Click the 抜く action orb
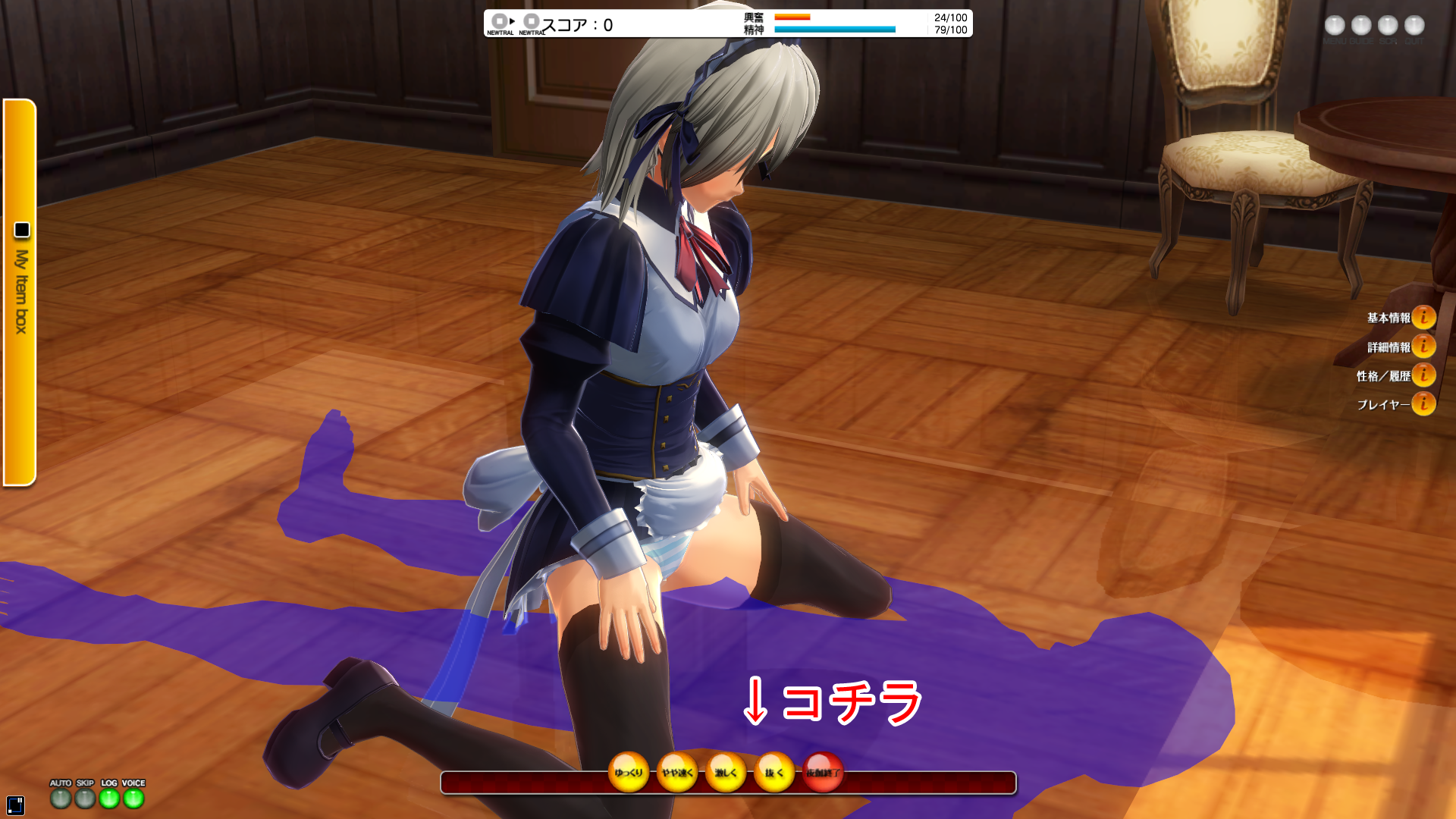This screenshot has width=1456, height=819. coord(774,772)
